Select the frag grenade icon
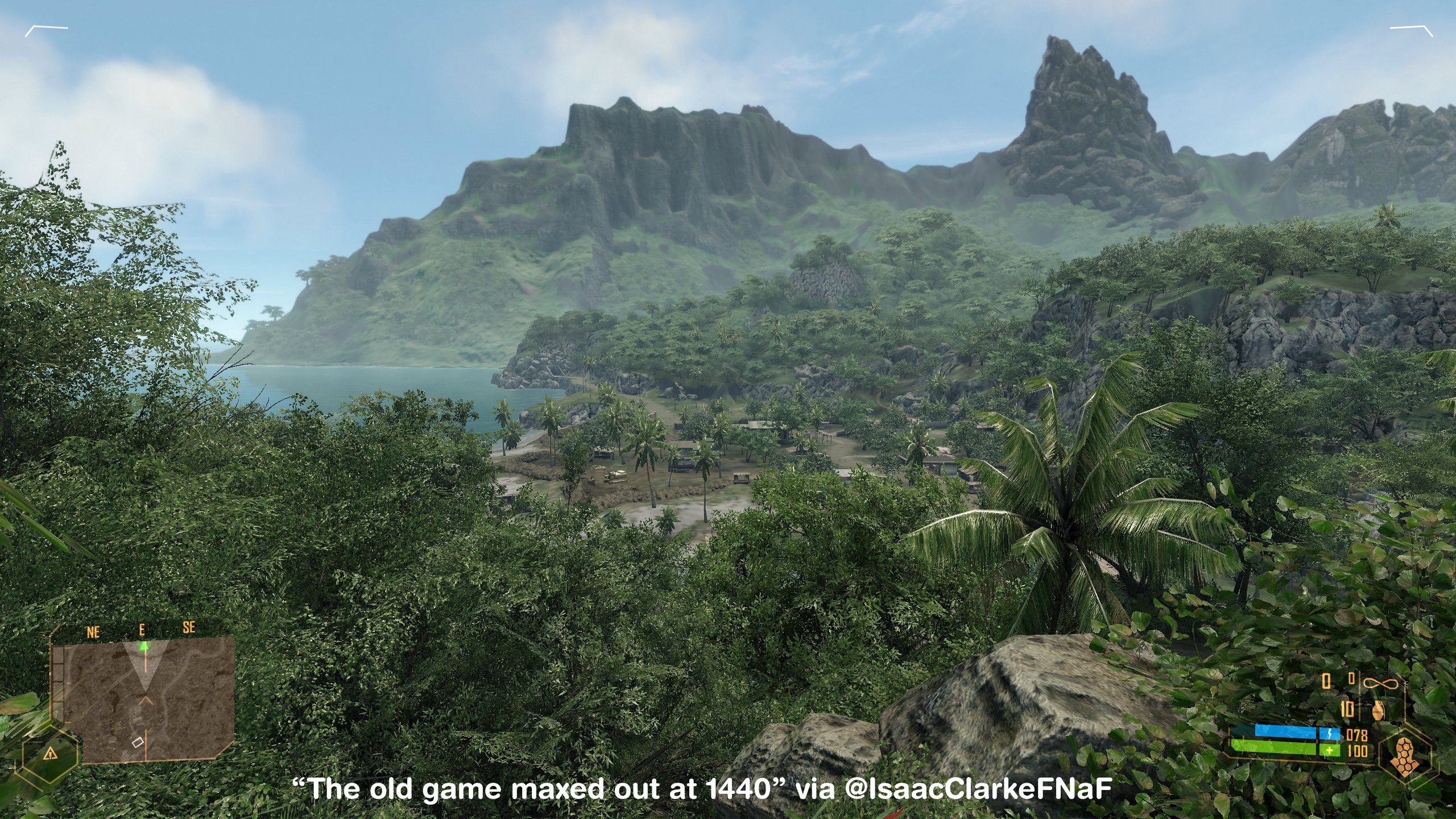This screenshot has width=1456, height=819. pyautogui.click(x=1379, y=710)
